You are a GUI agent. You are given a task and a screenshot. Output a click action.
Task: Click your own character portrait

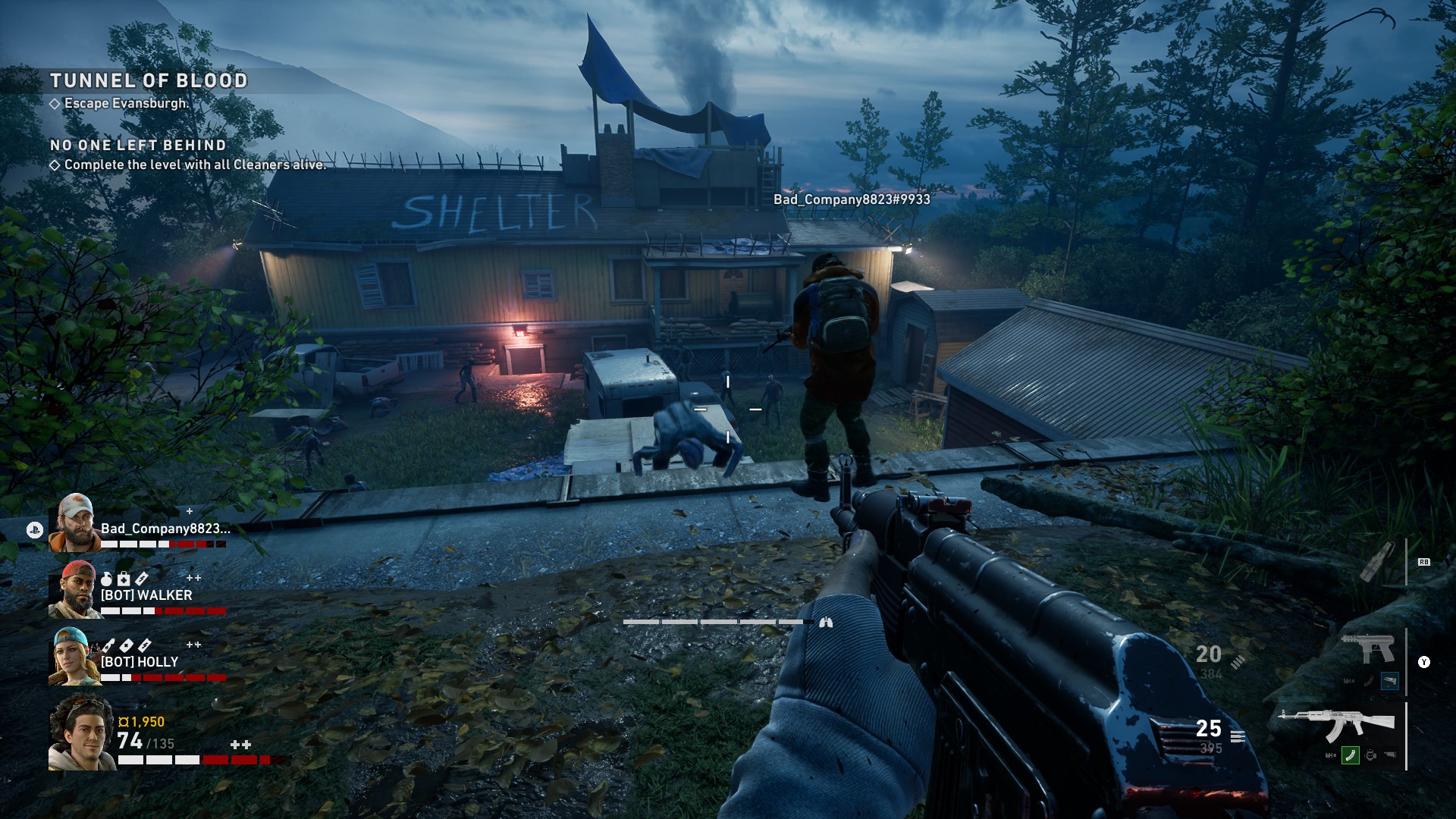[82, 732]
